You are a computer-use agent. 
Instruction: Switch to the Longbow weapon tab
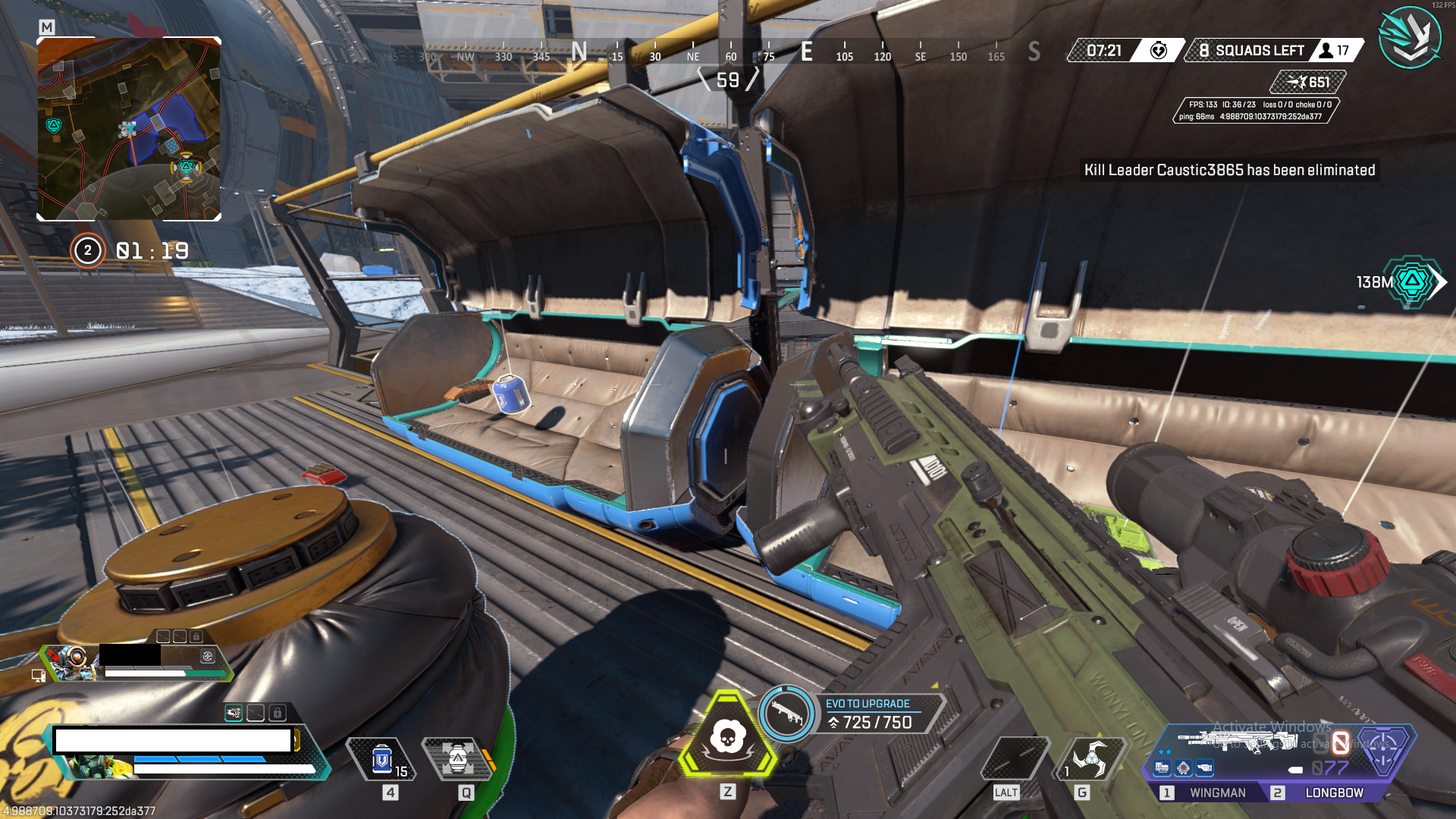point(1333,792)
